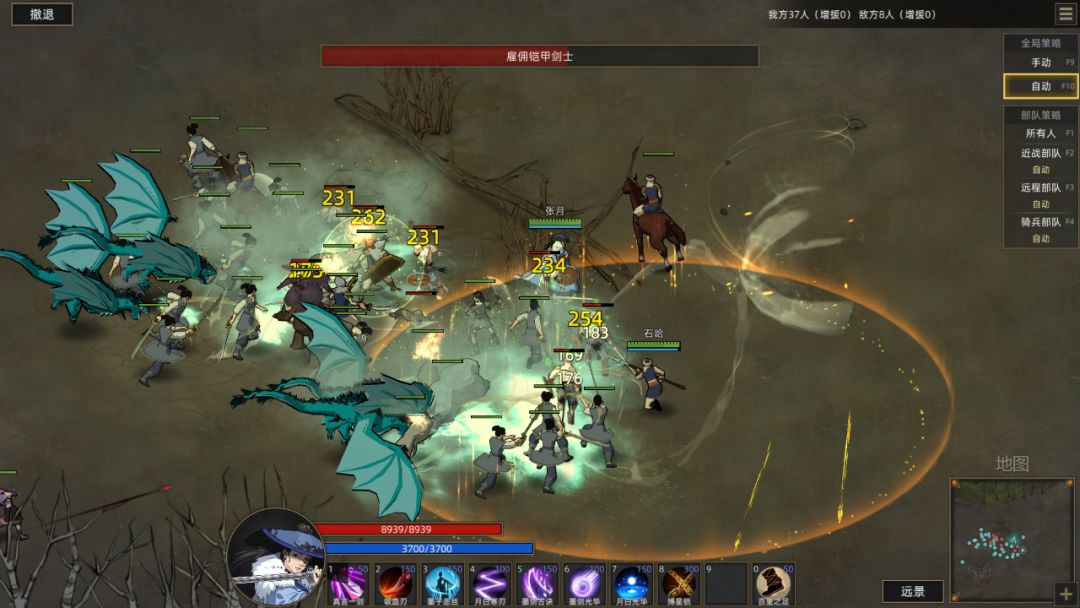Select the 自动 global strategy
This screenshot has width=1080, height=608.
(x=1041, y=87)
